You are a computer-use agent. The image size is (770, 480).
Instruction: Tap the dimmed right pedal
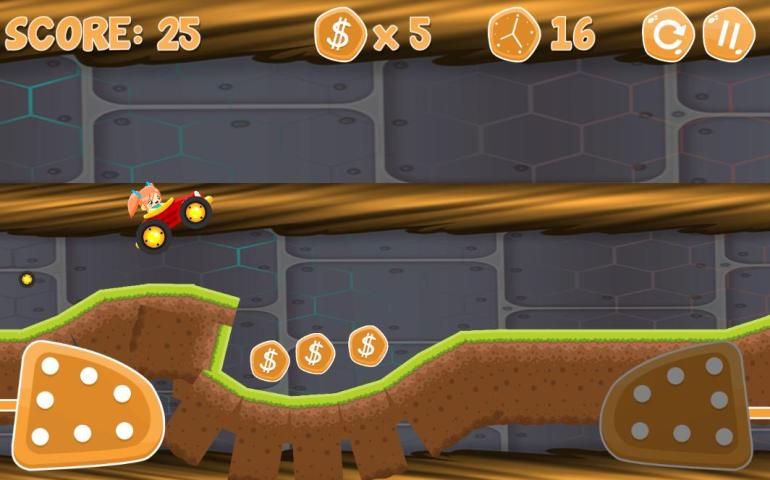[x=678, y=405]
